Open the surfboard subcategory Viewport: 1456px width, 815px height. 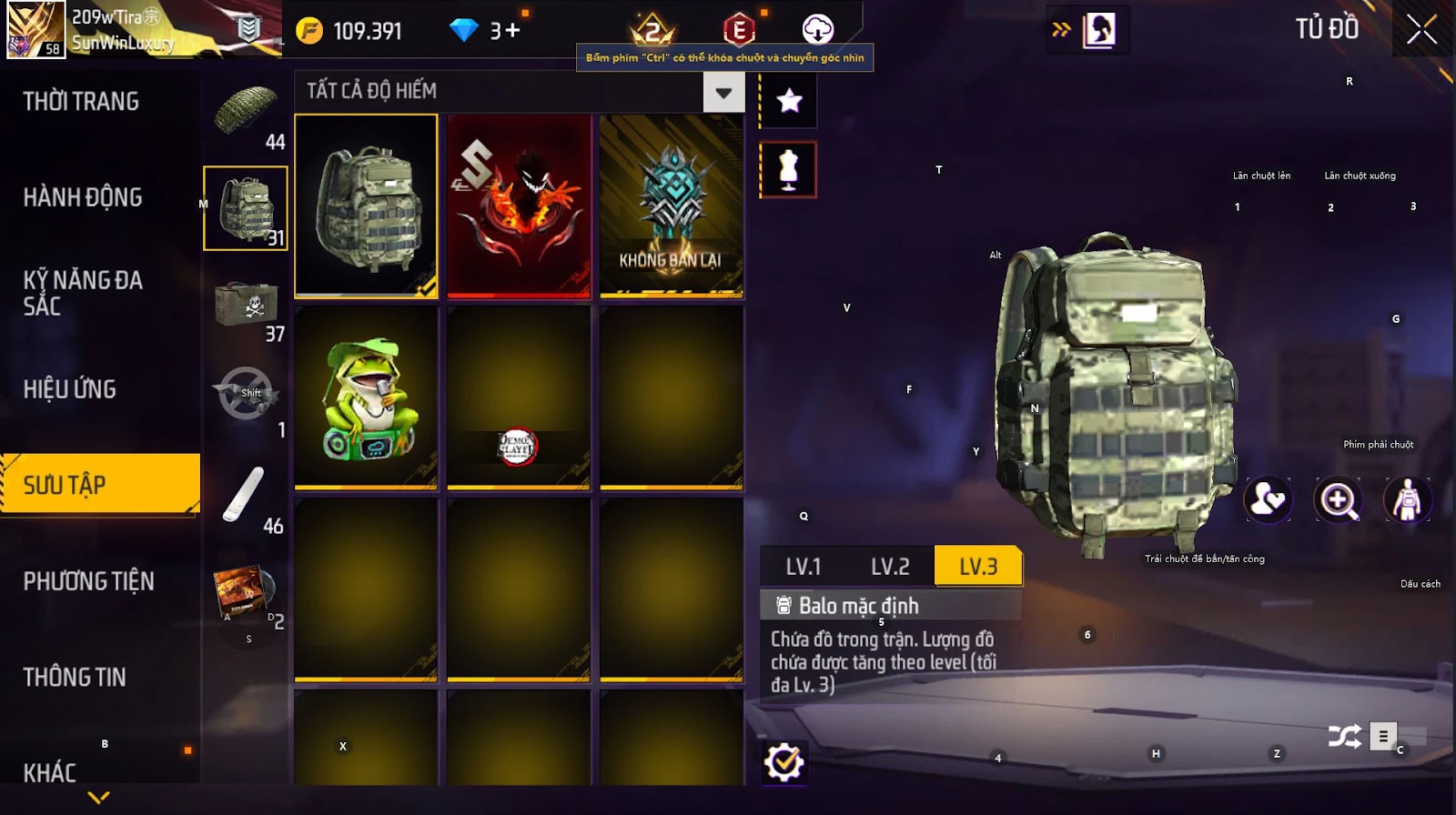245,496
